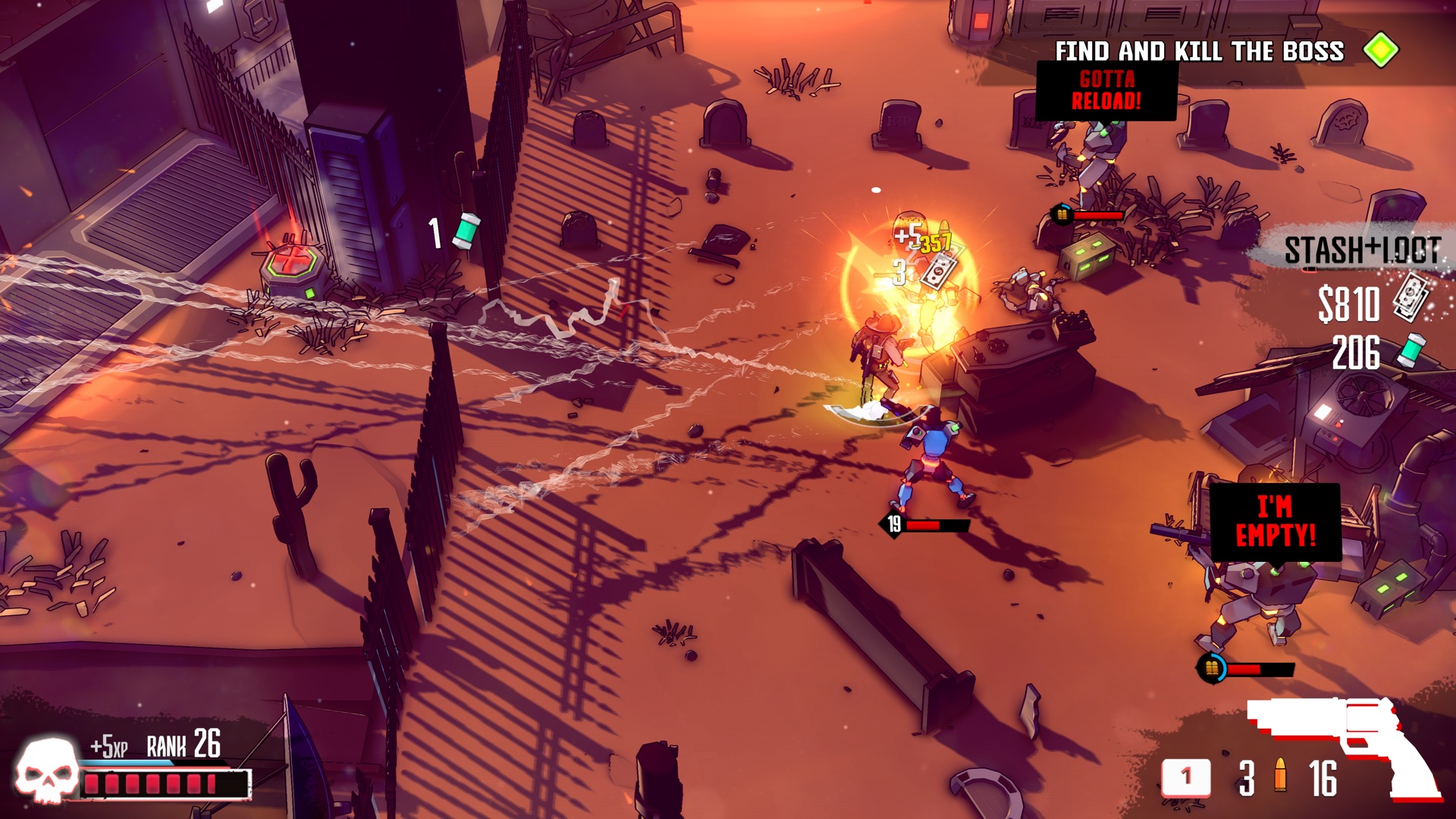The width and height of the screenshot is (1456, 819).
Task: Select the skull rank icon
Action: pyautogui.click(x=47, y=772)
